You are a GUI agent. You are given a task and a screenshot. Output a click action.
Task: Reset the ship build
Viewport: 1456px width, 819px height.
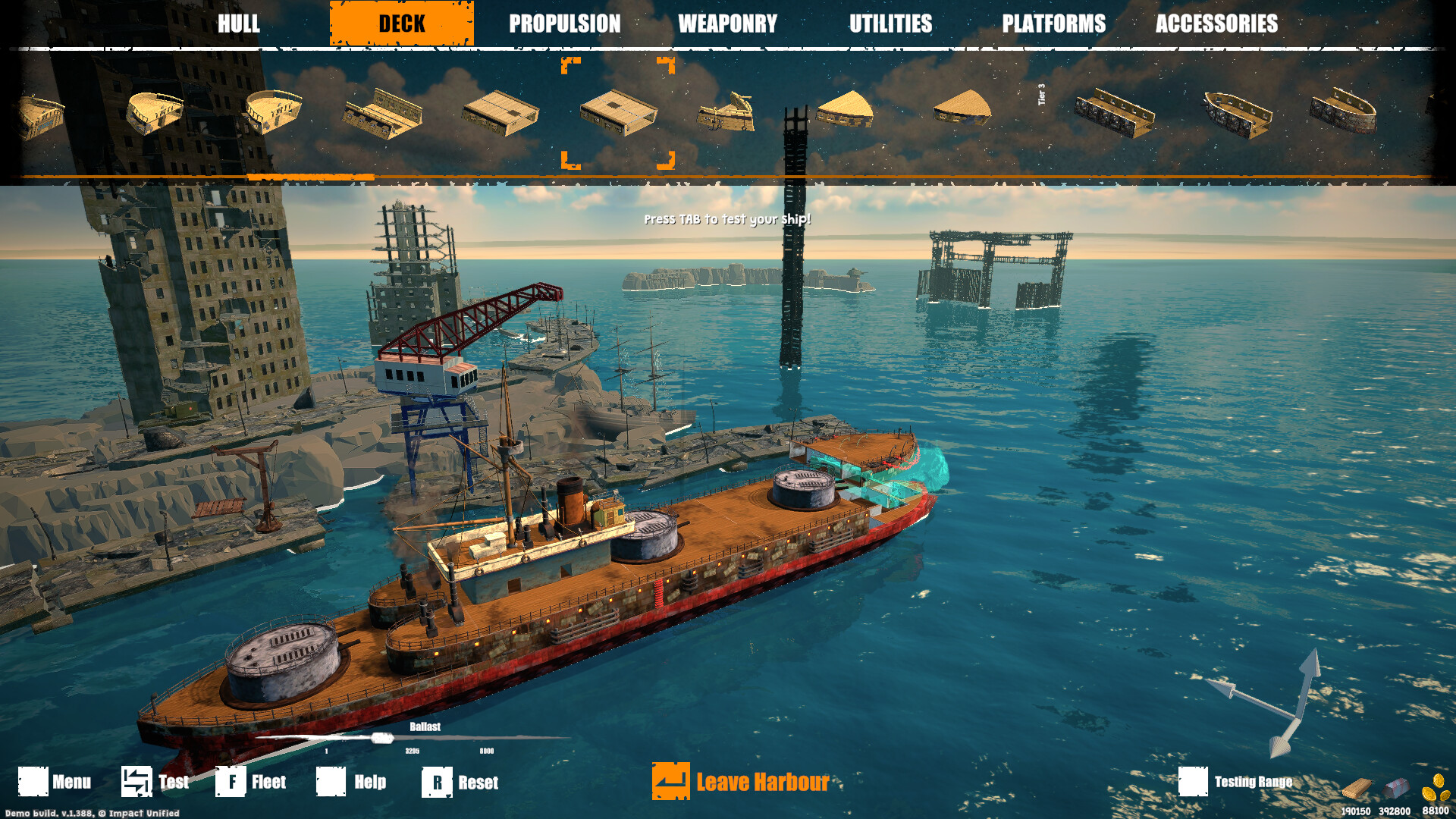click(460, 782)
